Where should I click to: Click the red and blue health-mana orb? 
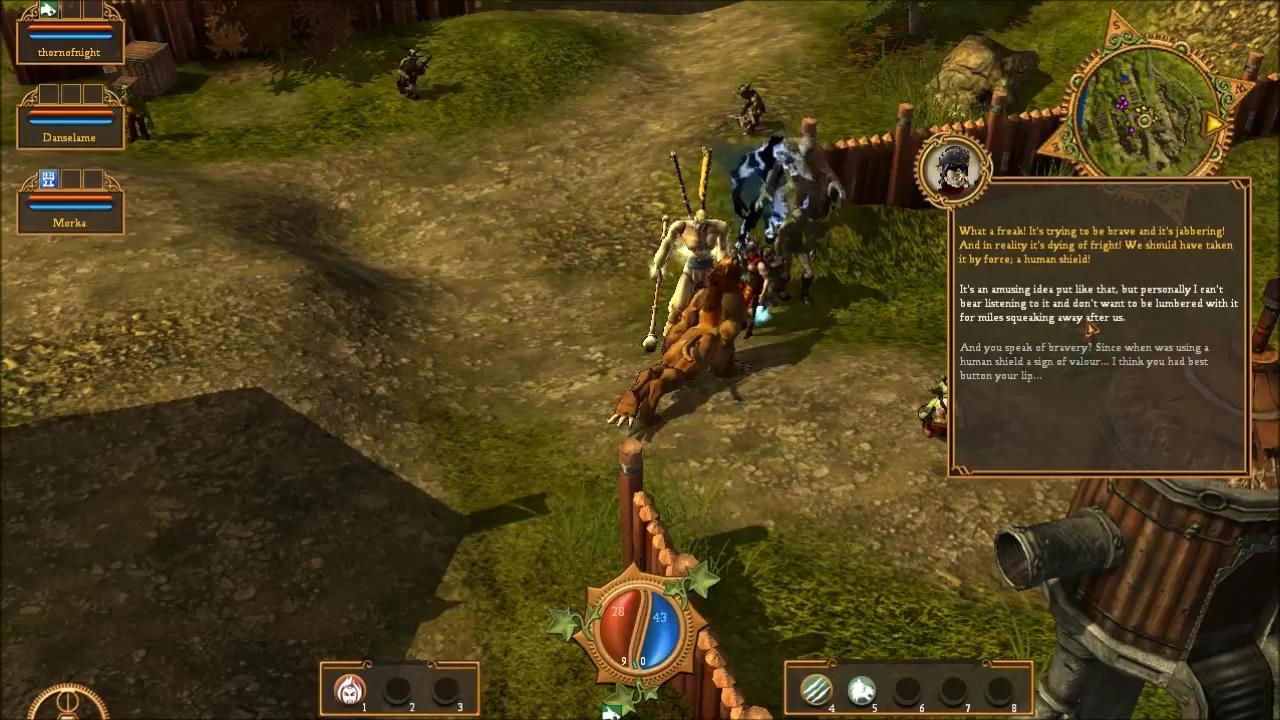[x=638, y=630]
